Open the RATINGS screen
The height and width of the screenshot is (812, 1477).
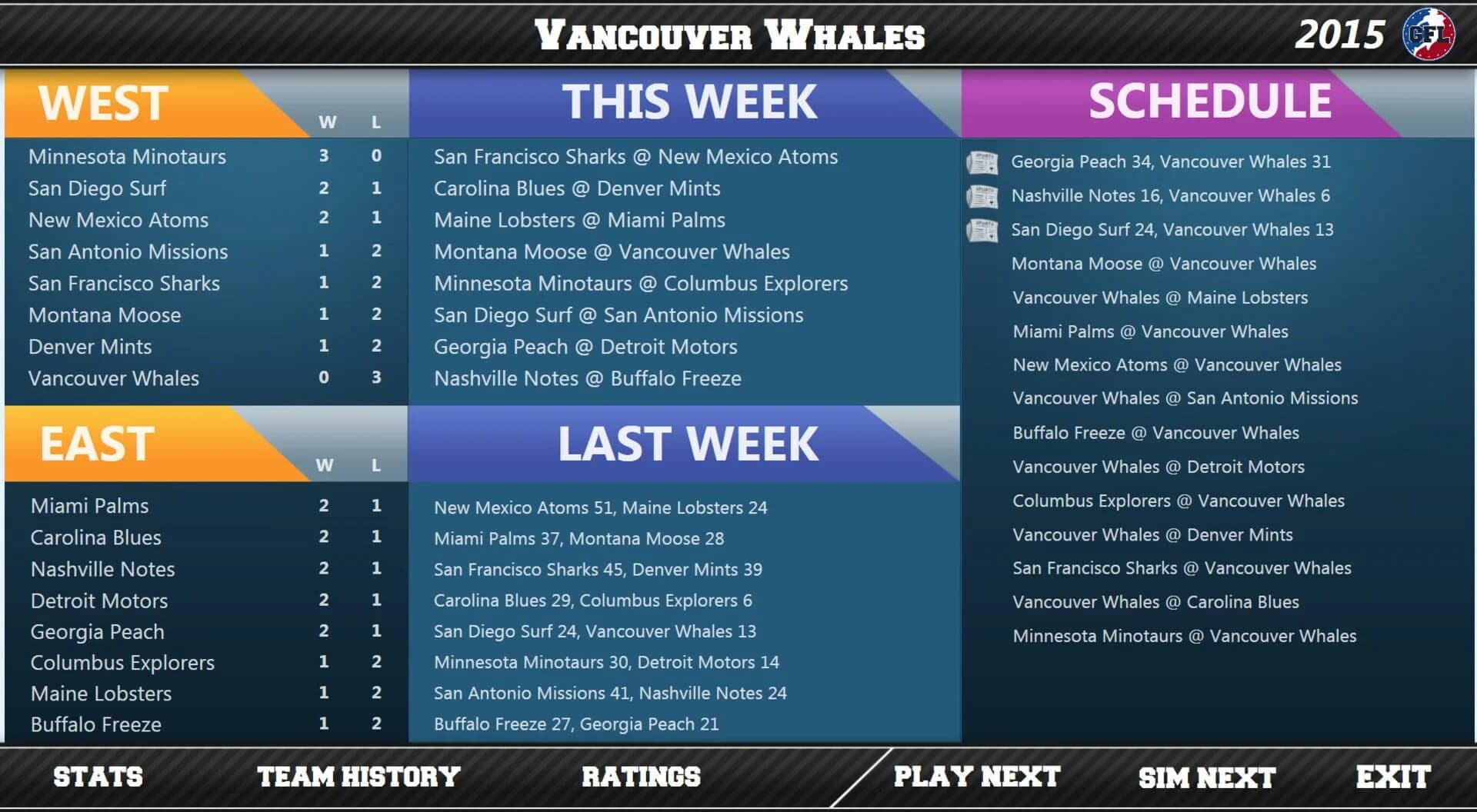(641, 777)
